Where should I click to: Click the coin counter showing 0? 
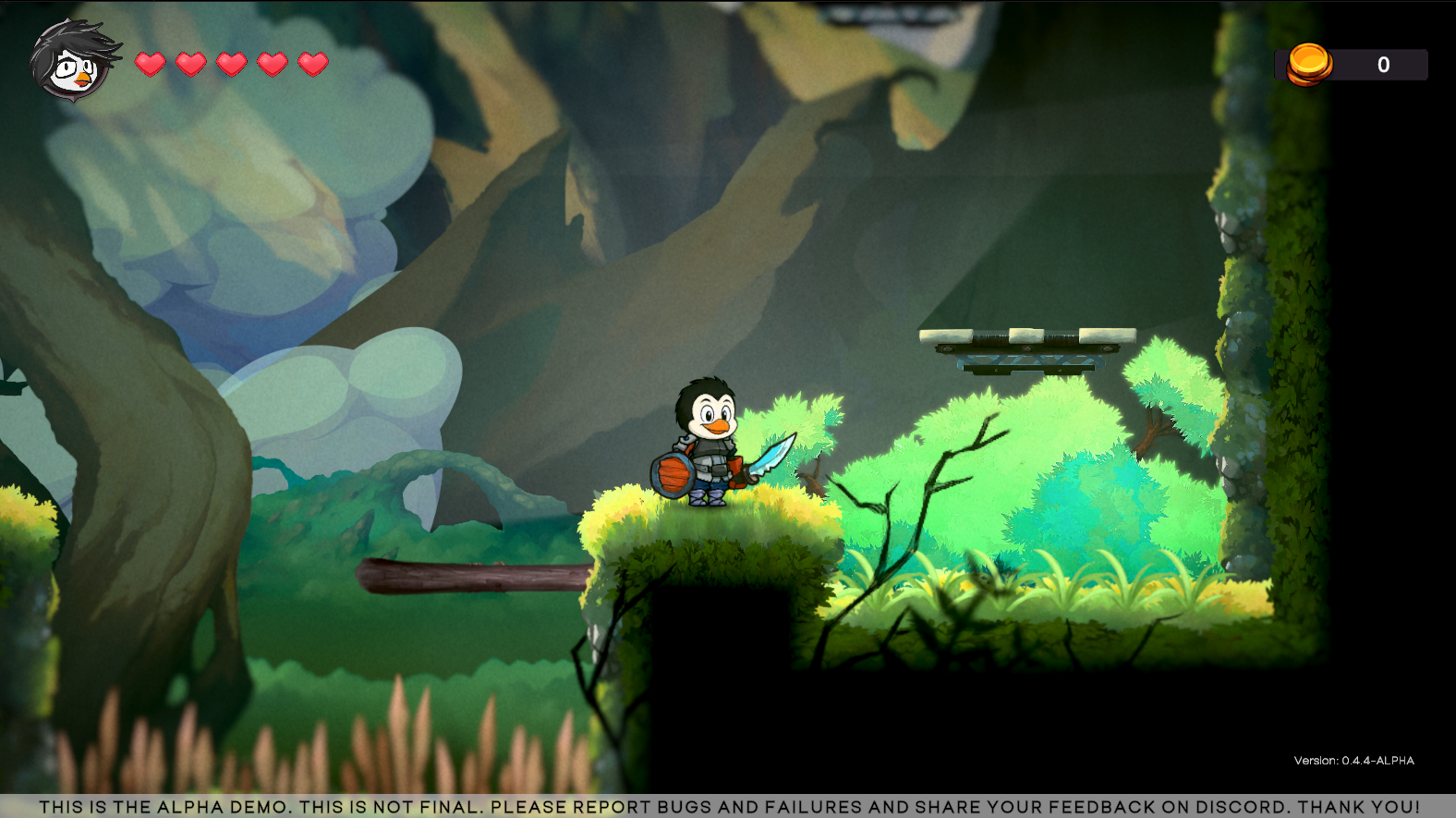(x=1383, y=64)
